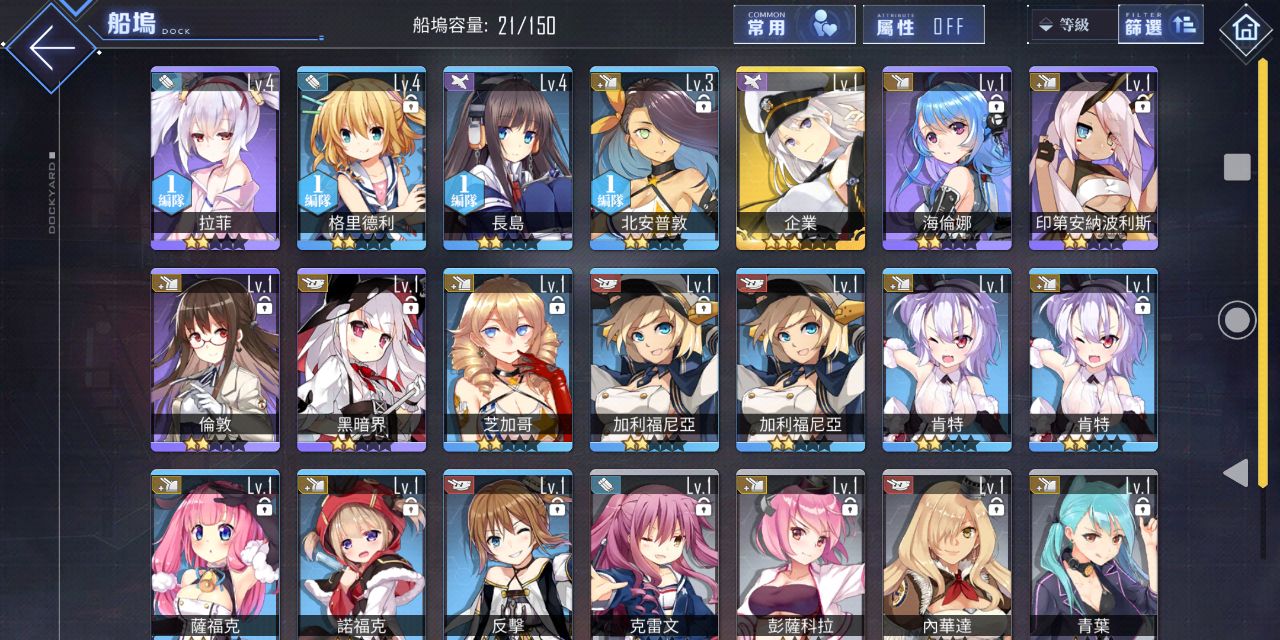Image resolution: width=1280 pixels, height=640 pixels.
Task: Select the 黑暗界 ship card
Action: pyautogui.click(x=361, y=359)
